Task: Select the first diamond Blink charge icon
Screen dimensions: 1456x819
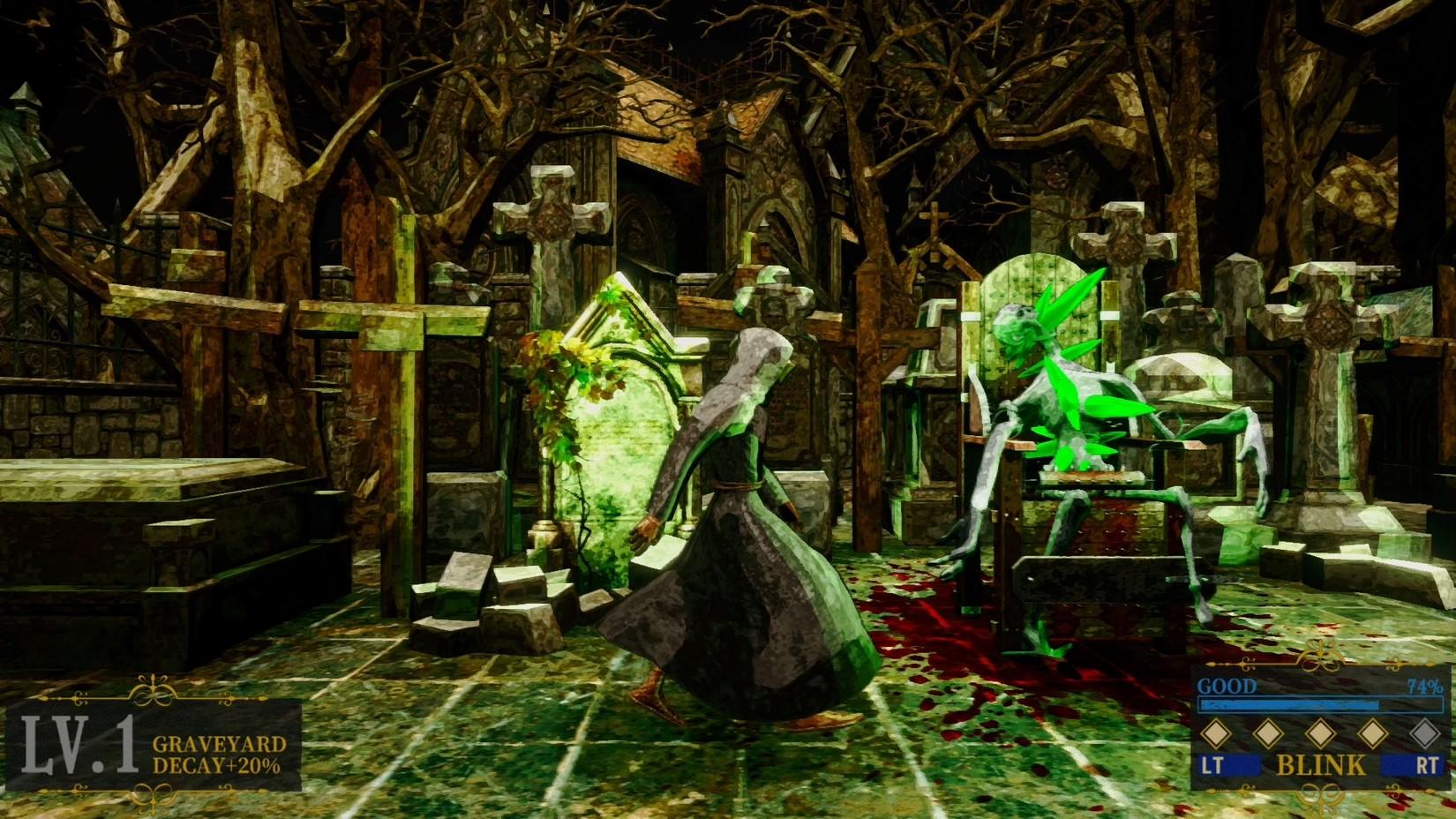Action: click(x=1214, y=733)
